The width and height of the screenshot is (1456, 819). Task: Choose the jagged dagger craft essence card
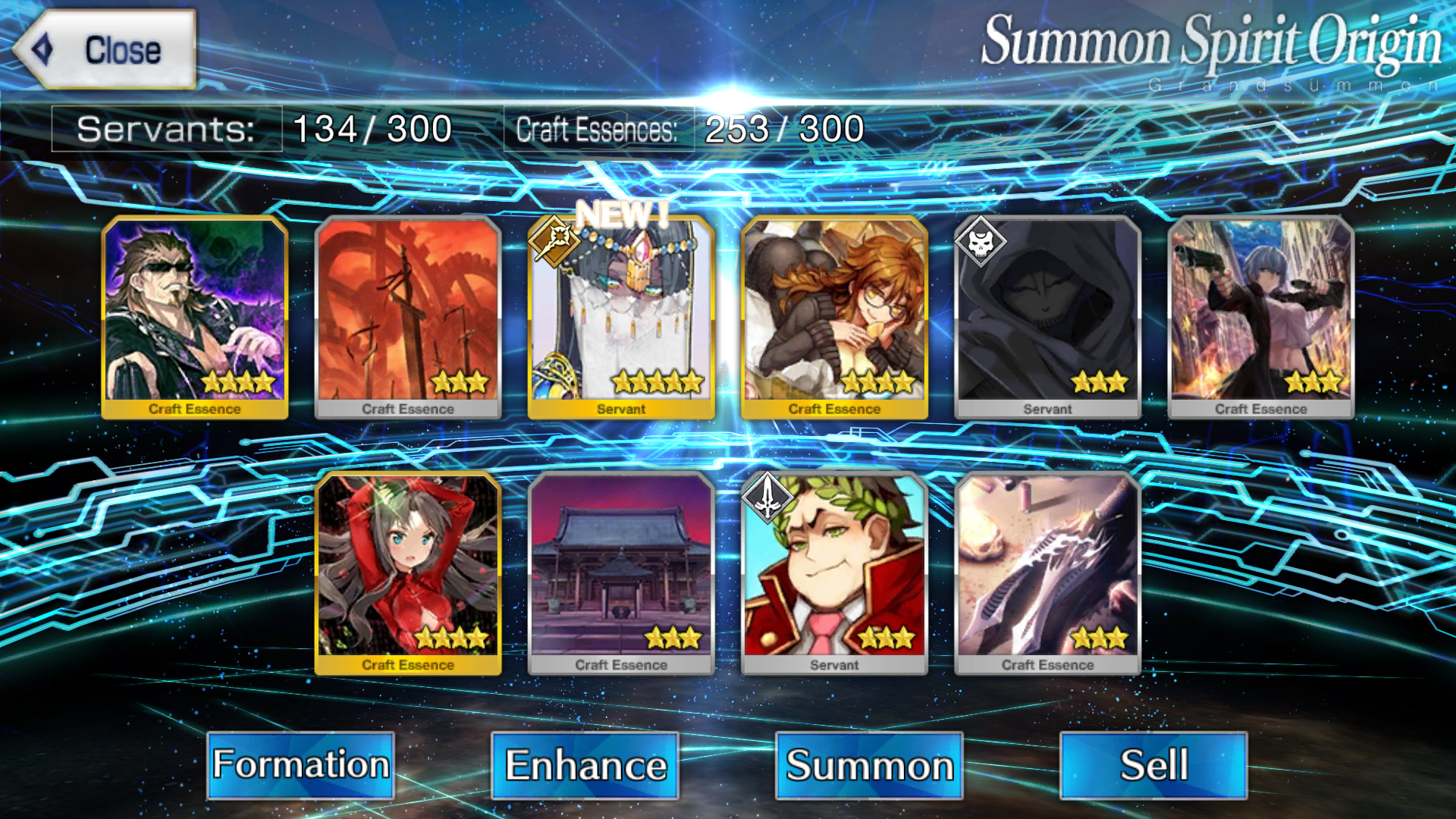tap(1047, 572)
